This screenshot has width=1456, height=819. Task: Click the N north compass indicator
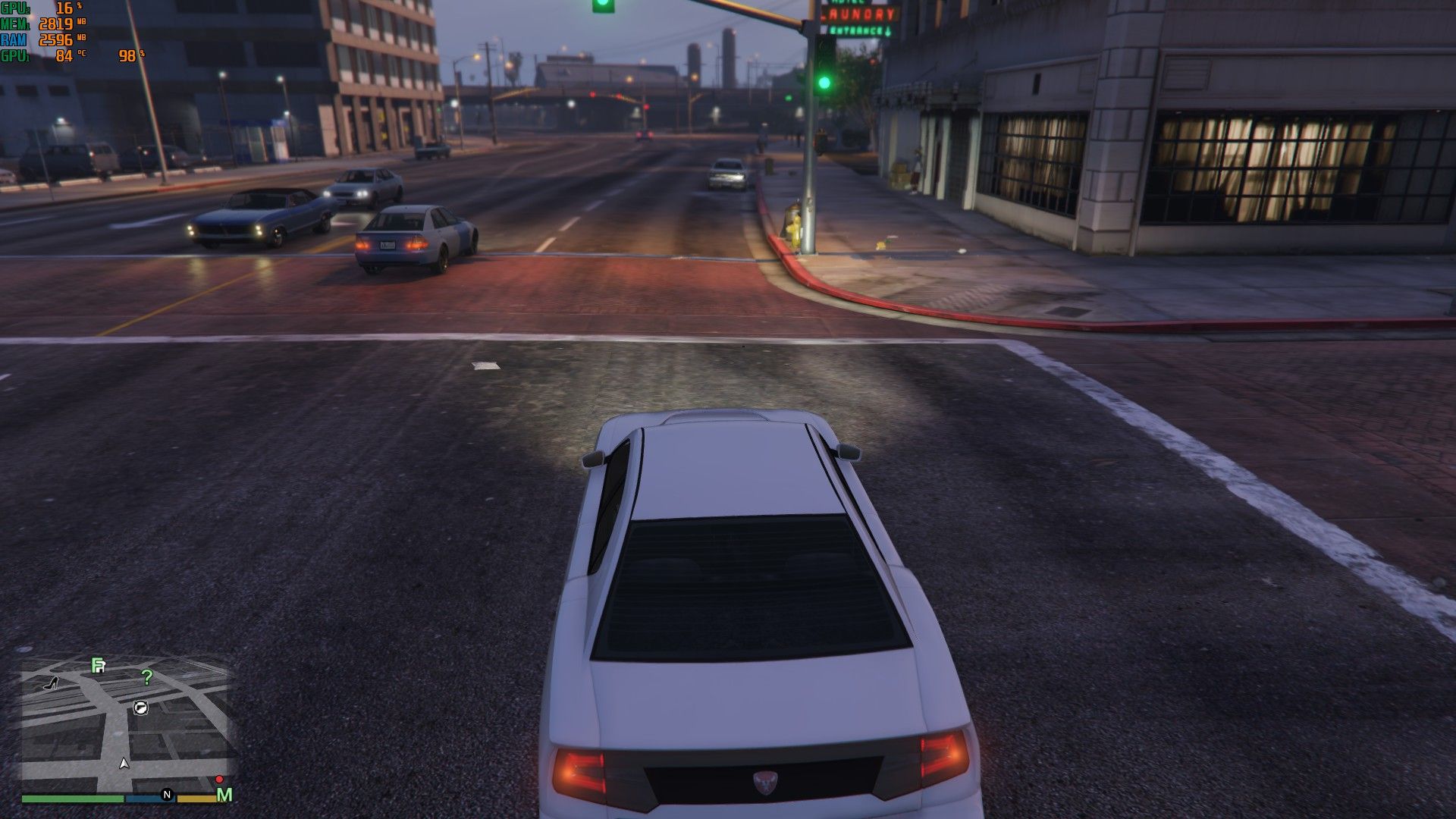167,795
